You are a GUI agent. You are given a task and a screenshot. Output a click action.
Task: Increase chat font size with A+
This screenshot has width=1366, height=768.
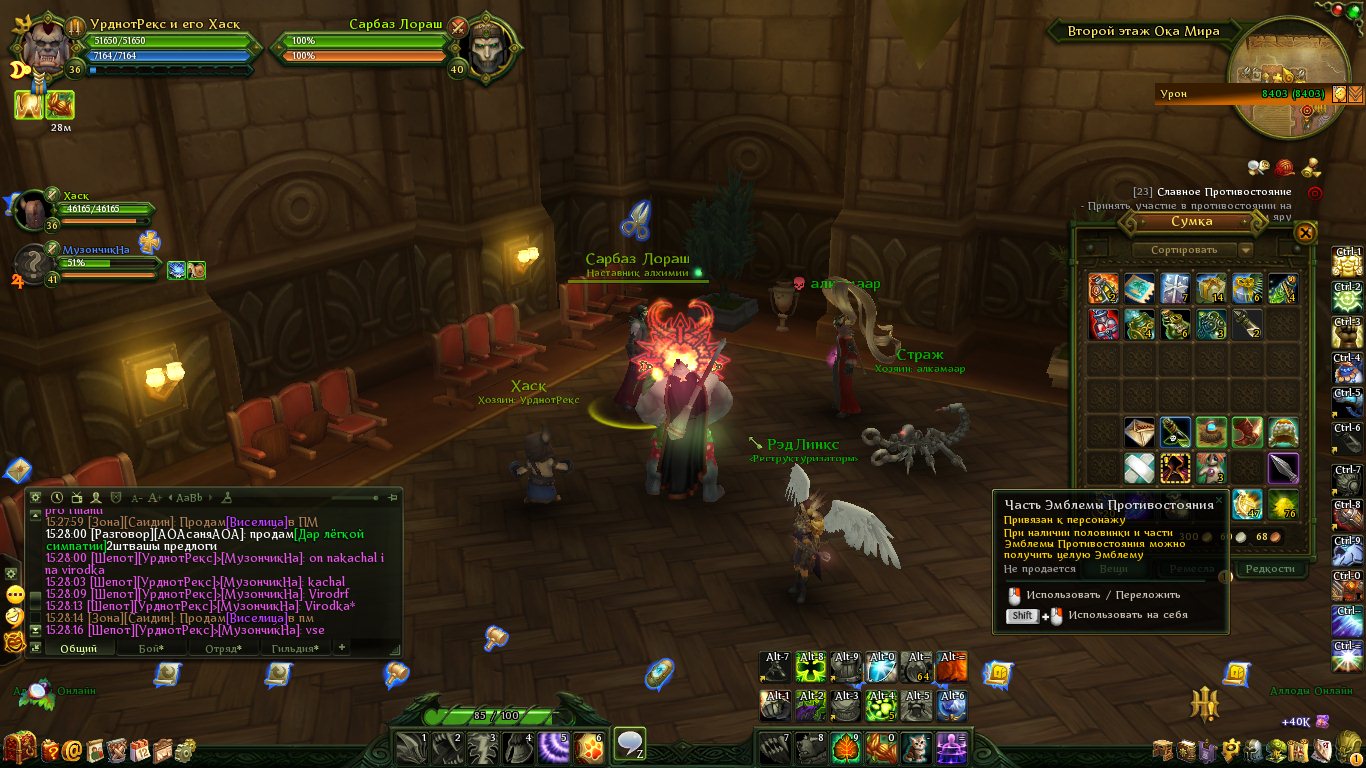pyautogui.click(x=155, y=497)
